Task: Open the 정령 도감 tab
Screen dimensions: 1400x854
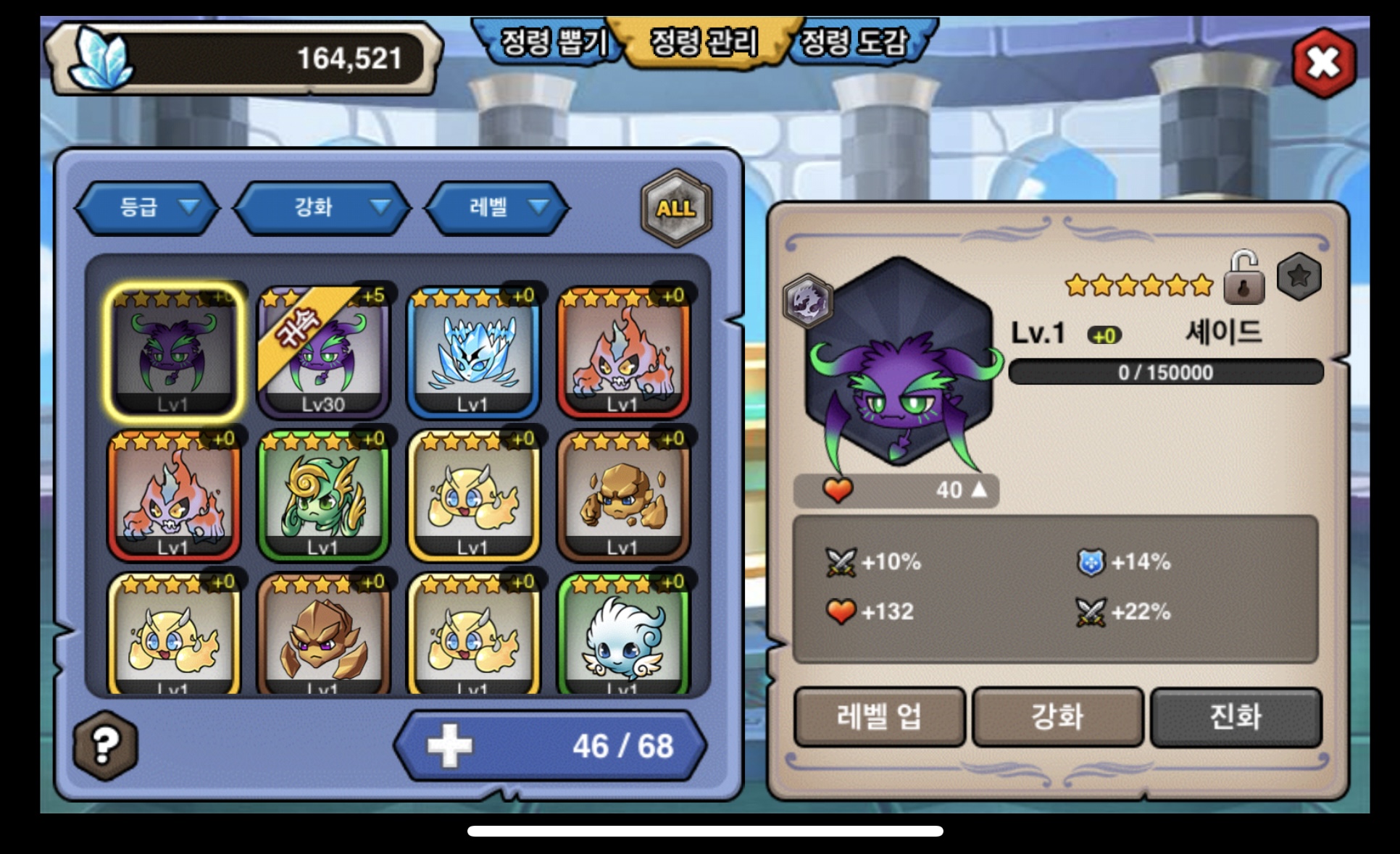Action: click(x=855, y=42)
